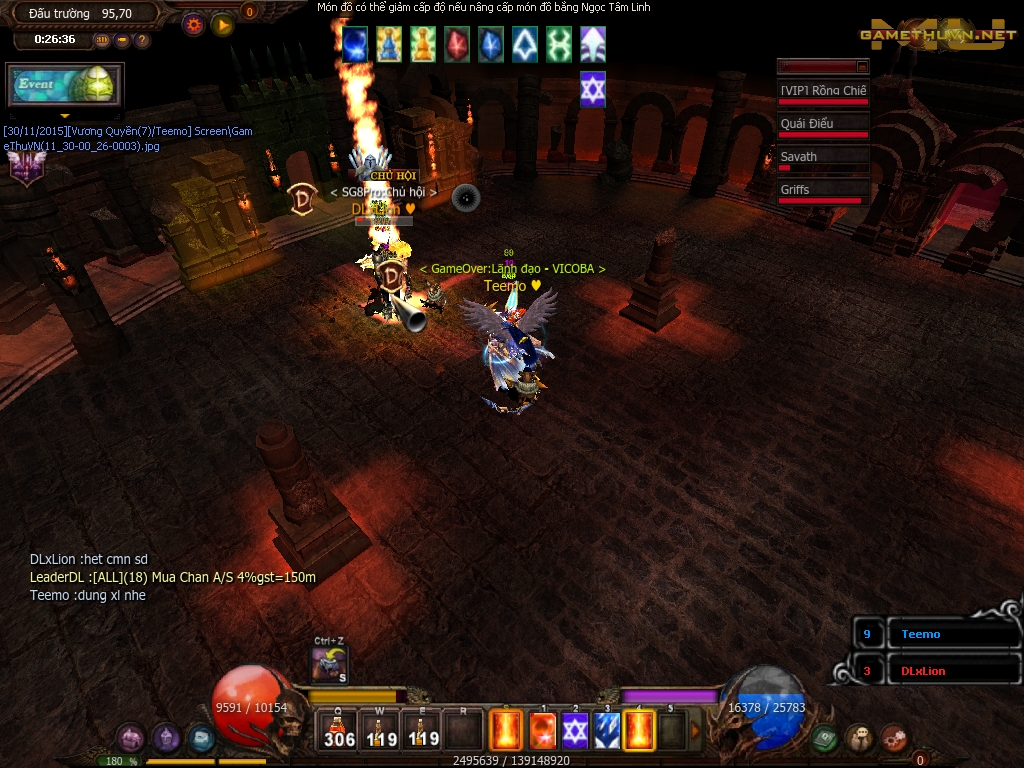Toggle the 3D view button
1024x768 pixels.
pyautogui.click(x=103, y=40)
